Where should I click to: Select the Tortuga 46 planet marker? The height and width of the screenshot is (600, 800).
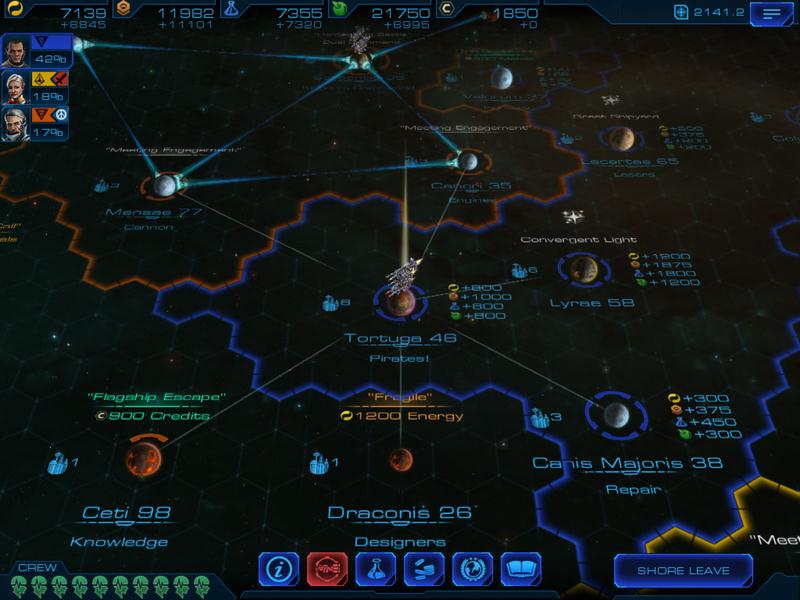(x=399, y=298)
